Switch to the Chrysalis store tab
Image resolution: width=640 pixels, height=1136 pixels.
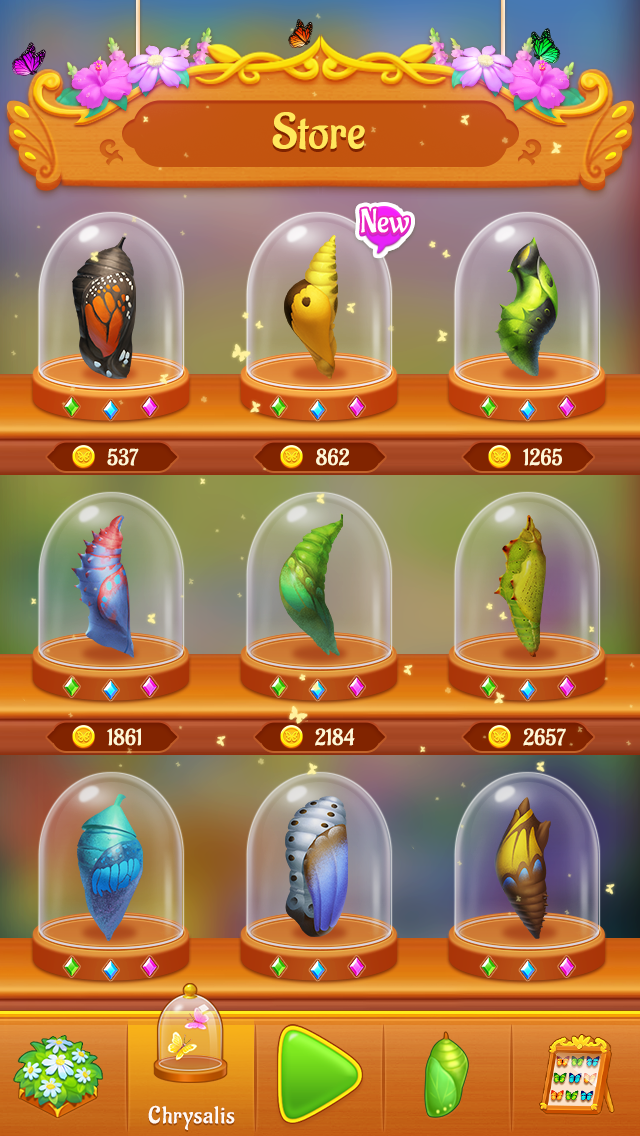tap(191, 1066)
